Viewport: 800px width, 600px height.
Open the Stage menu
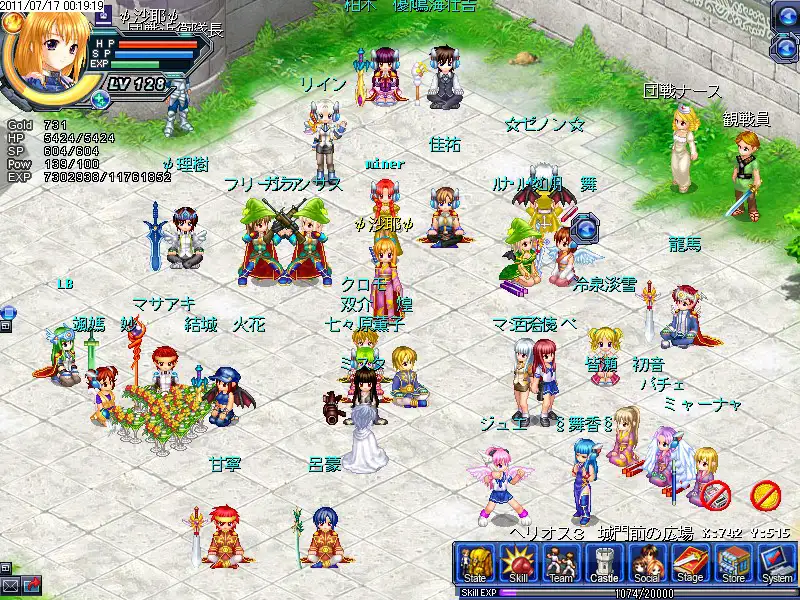pyautogui.click(x=689, y=565)
